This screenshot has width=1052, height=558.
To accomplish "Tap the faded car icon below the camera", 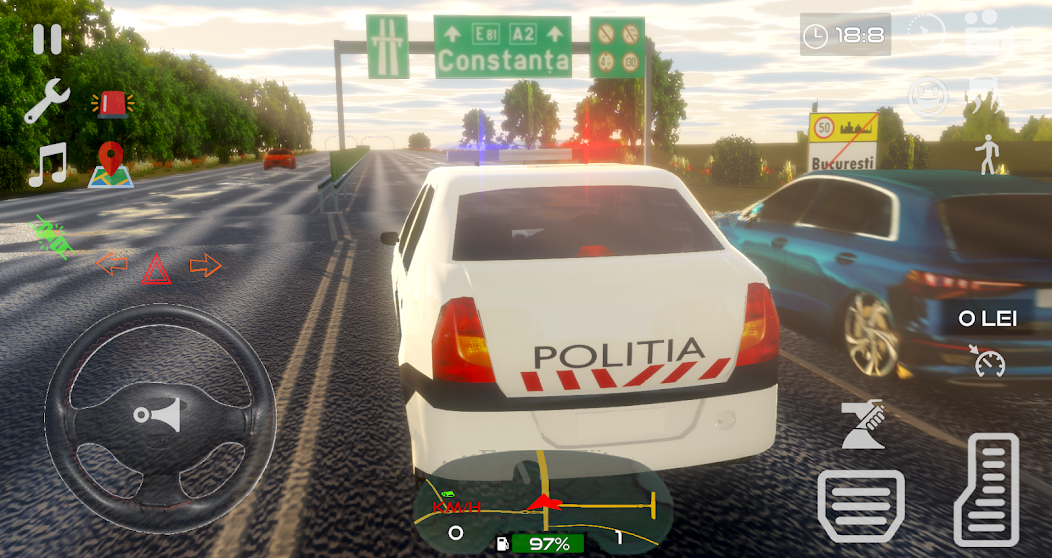I will point(985,95).
